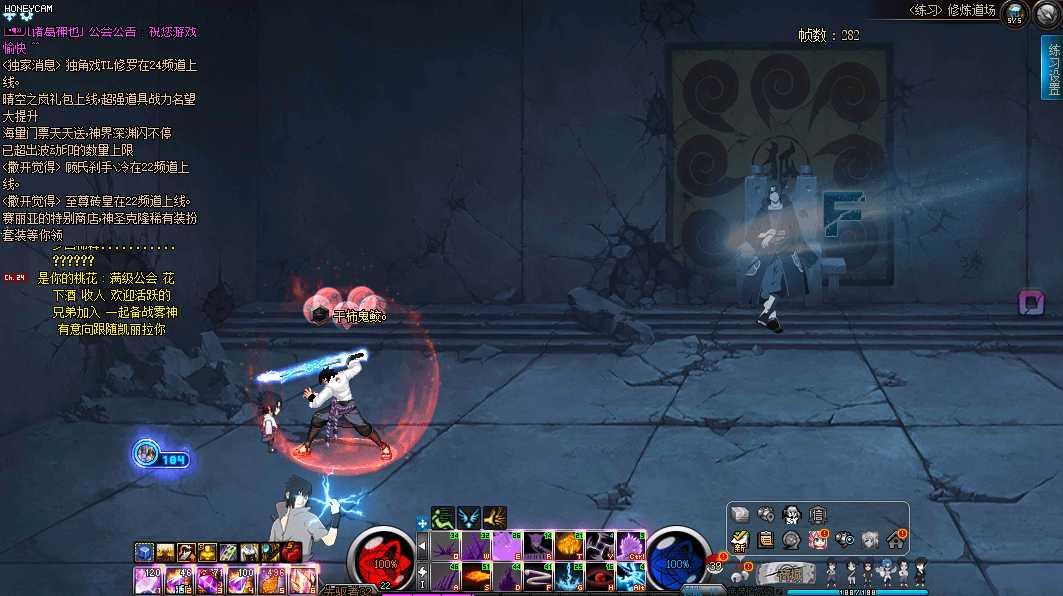This screenshot has width=1063, height=596.
Task: Select the blue cube buff icon
Action: pyautogui.click(x=143, y=551)
